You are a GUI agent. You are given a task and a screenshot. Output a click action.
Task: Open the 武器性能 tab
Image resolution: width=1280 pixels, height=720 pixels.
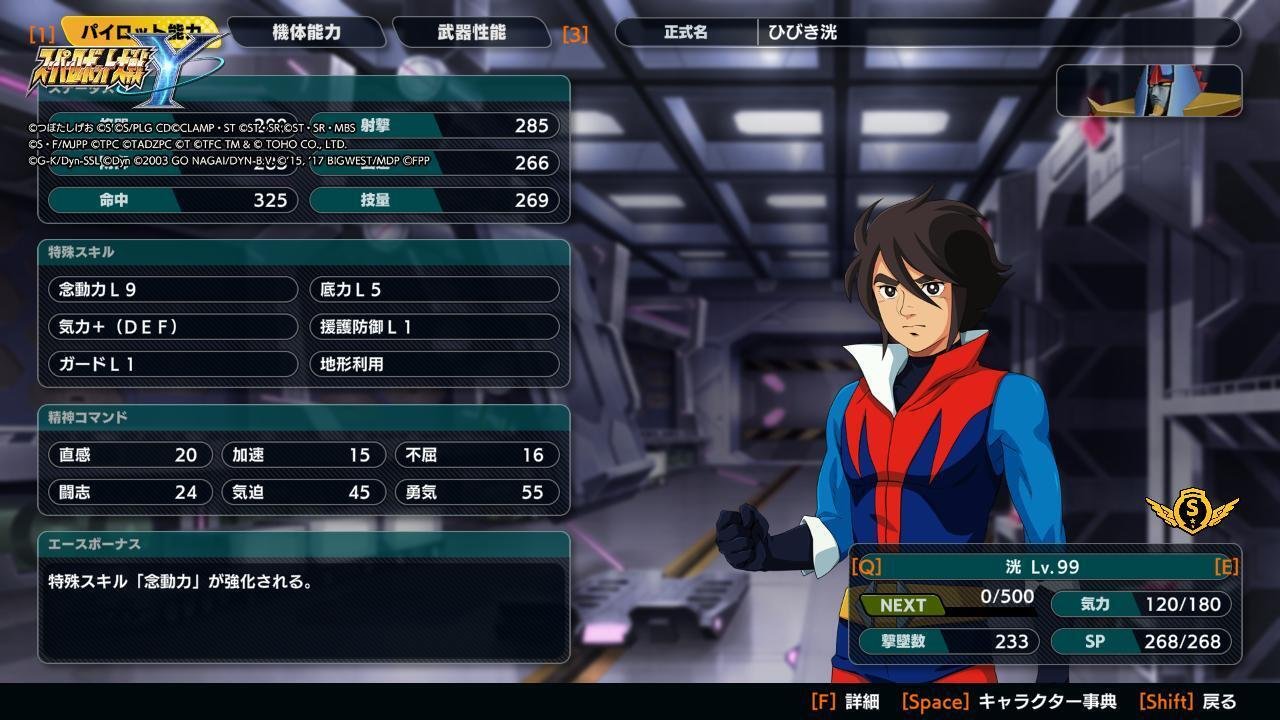[x=471, y=32]
